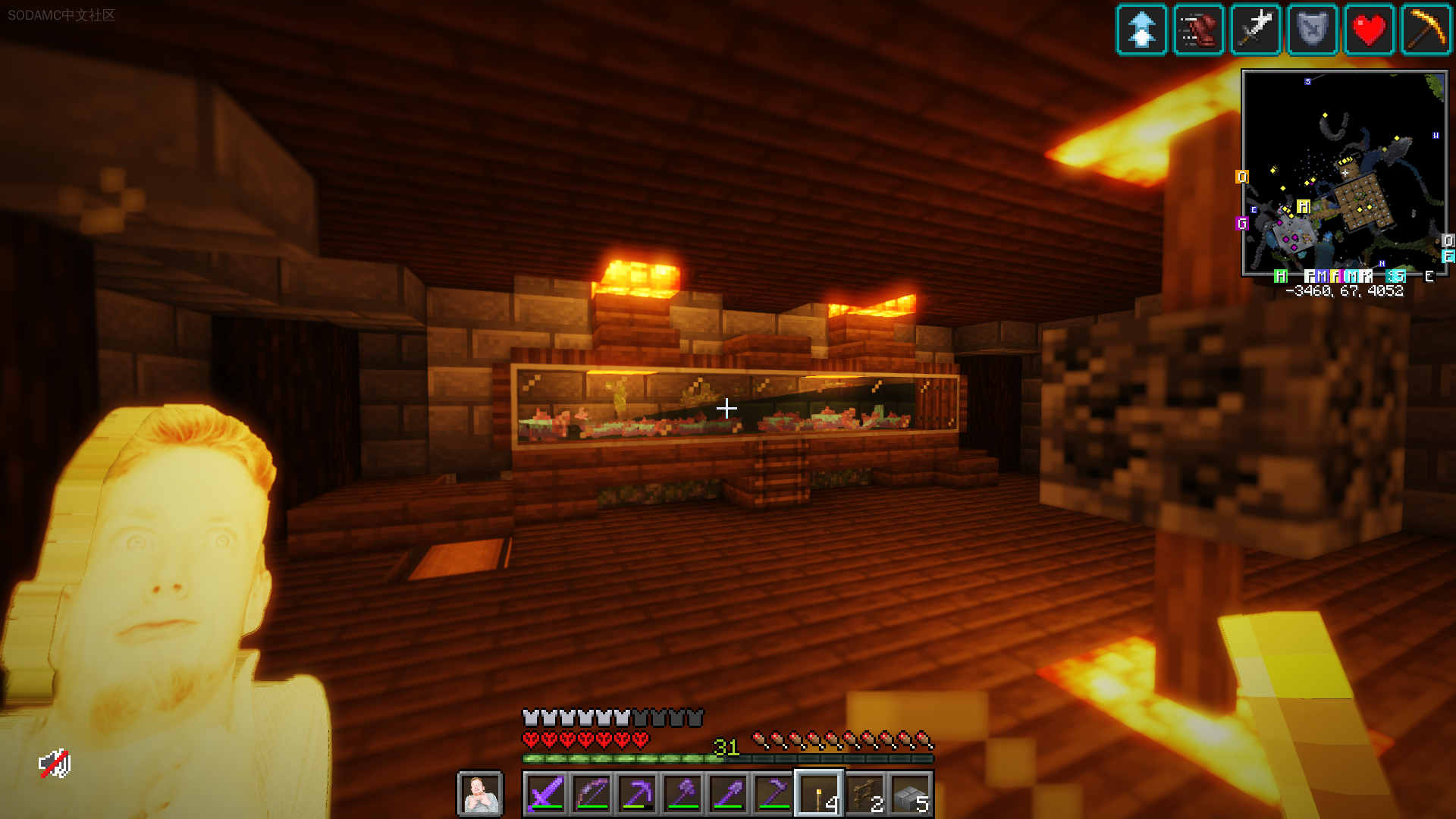Select the enchanted hoe hotbar slot
1456x819 pixels.
pos(773,794)
